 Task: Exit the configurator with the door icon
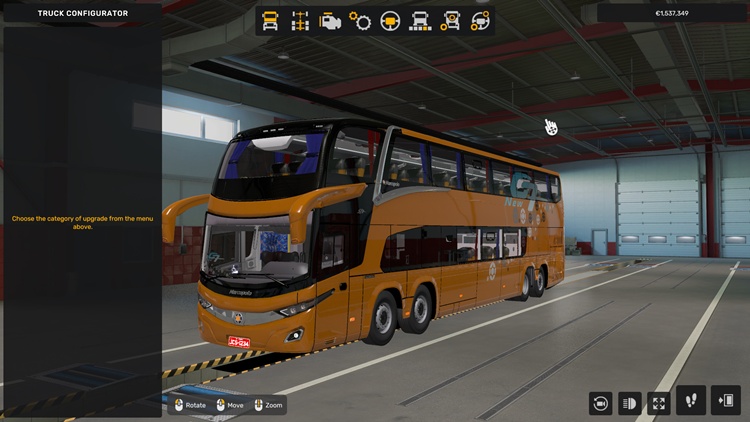pos(725,400)
